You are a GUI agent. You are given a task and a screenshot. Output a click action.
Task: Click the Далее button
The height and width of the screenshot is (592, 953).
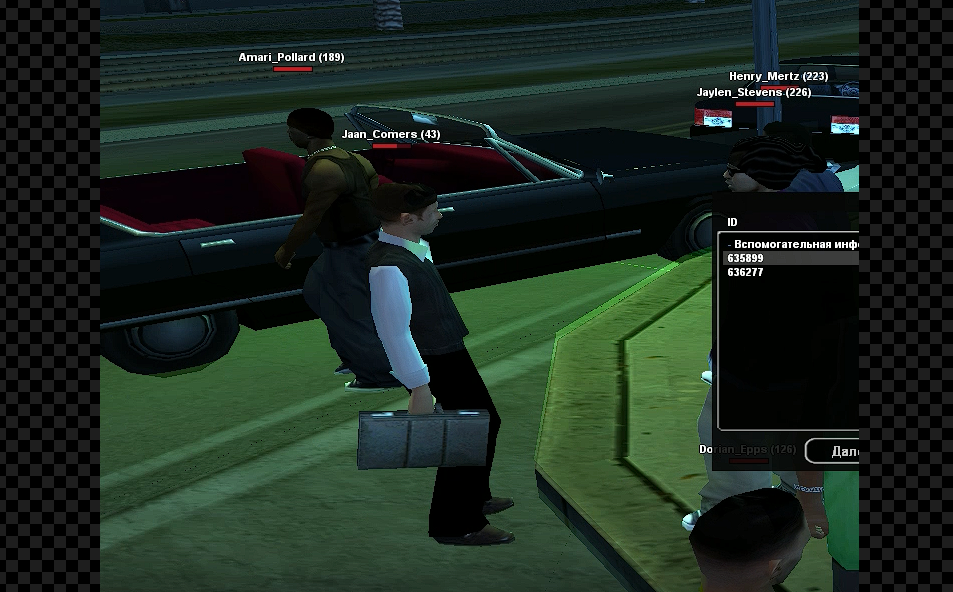pyautogui.click(x=834, y=451)
